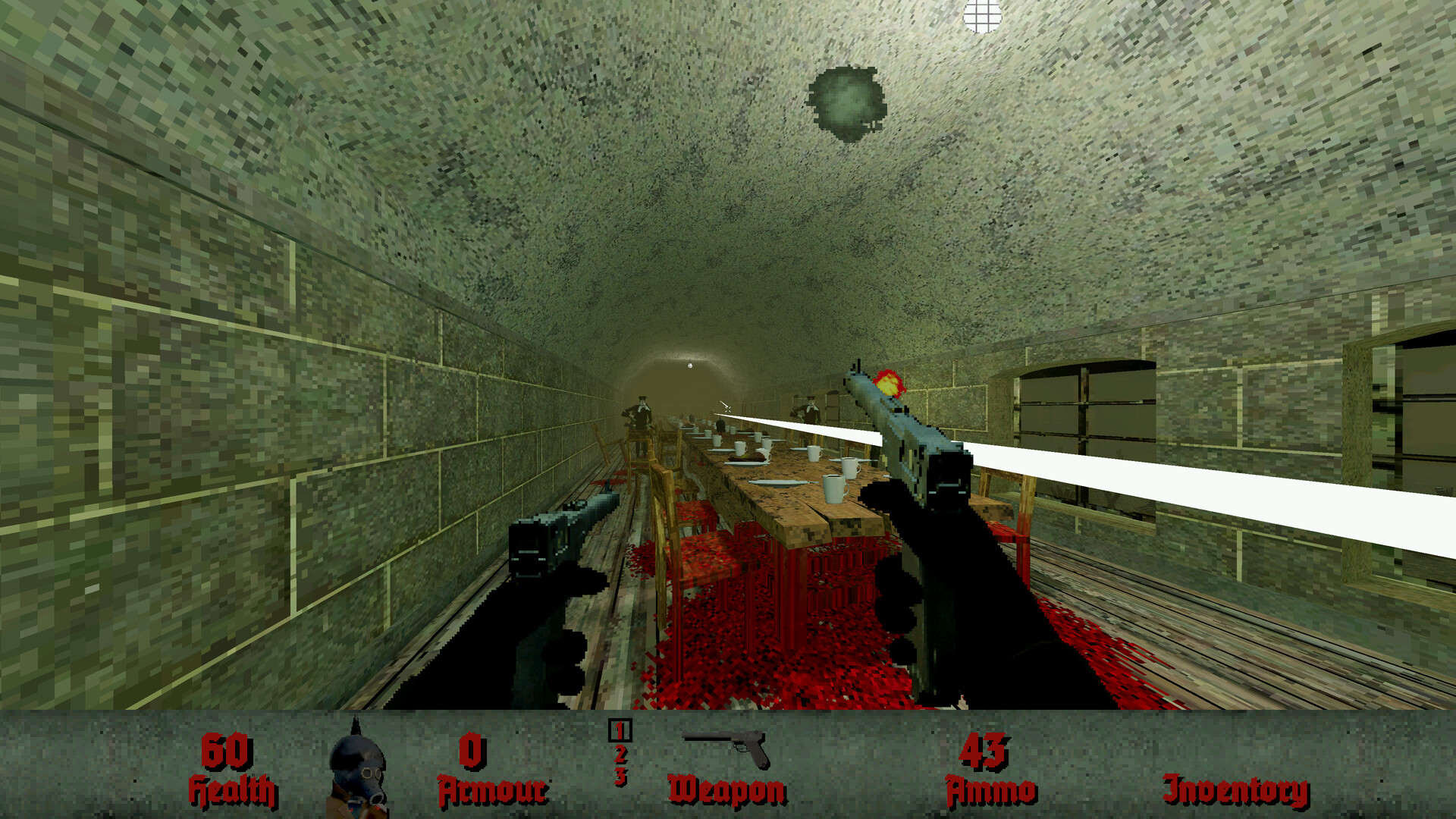Click the Weapon label on the HUD

tap(724, 789)
